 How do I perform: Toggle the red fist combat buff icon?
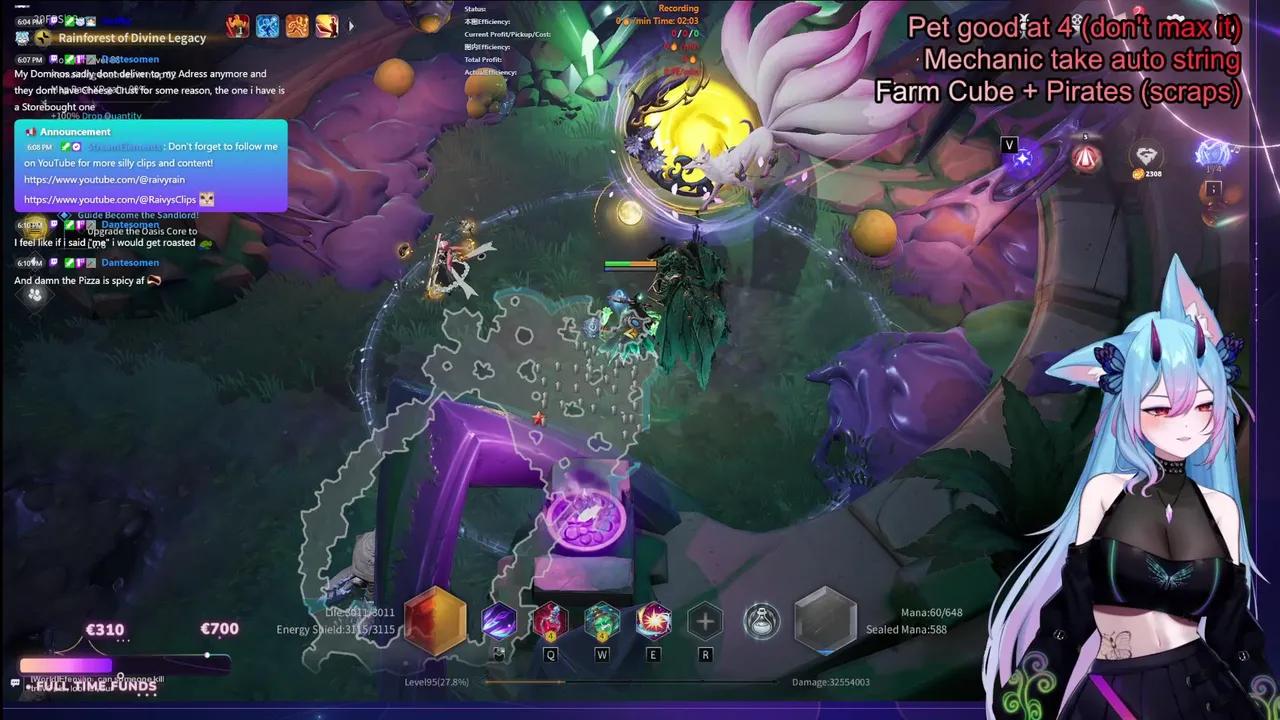pos(239,26)
